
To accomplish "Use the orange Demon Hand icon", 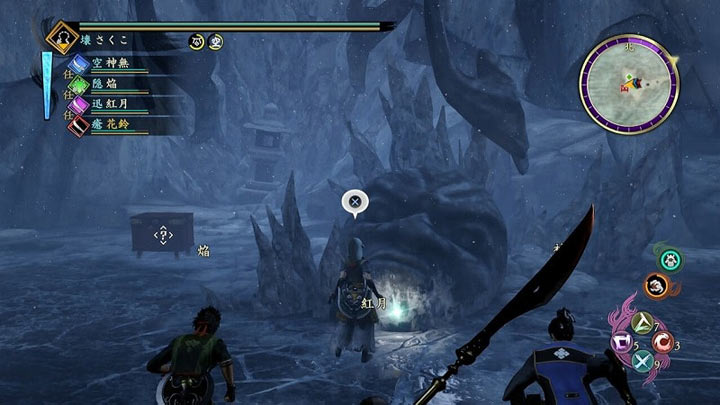I will (x=656, y=286).
